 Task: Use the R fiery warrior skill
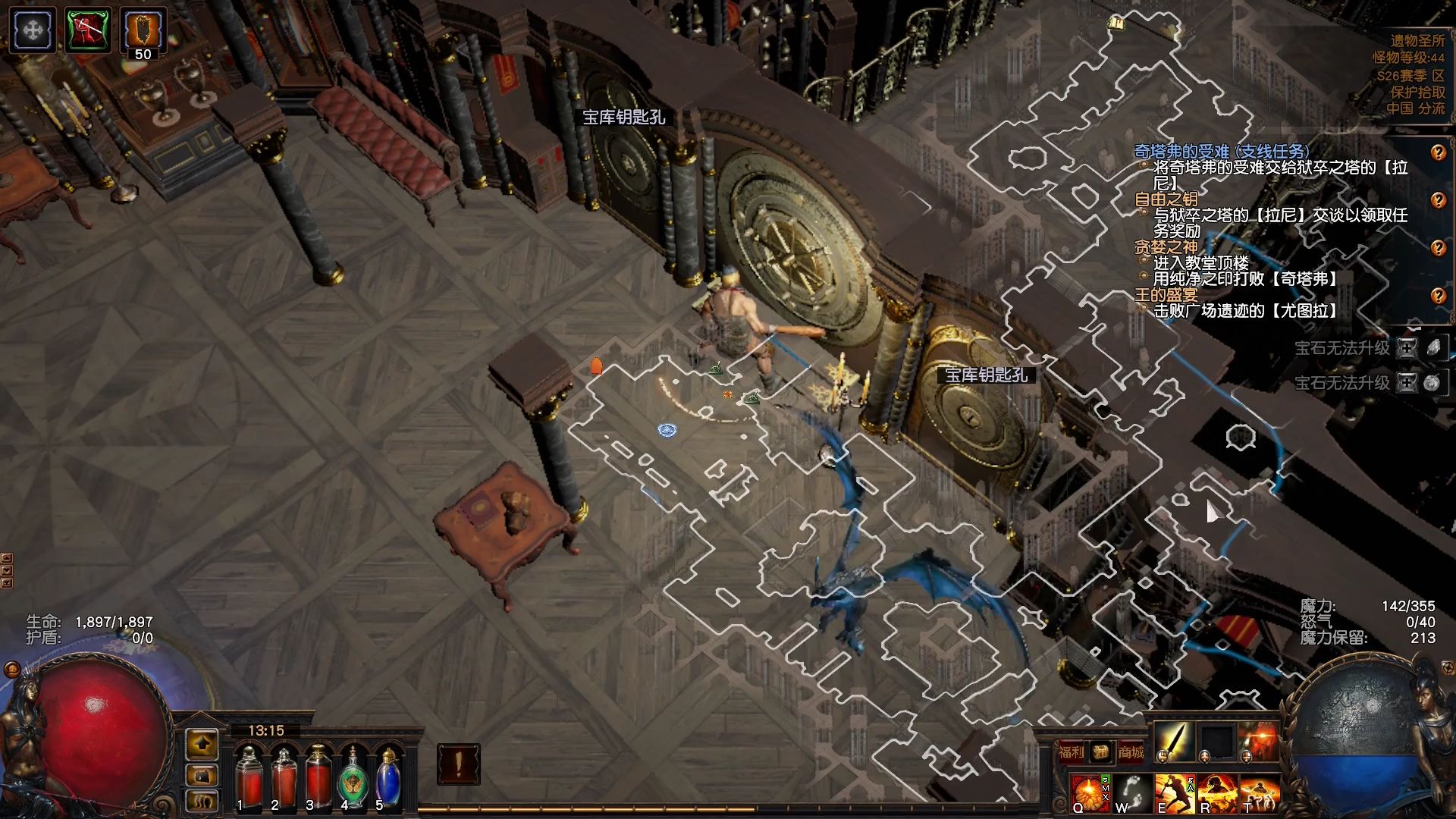click(1216, 793)
